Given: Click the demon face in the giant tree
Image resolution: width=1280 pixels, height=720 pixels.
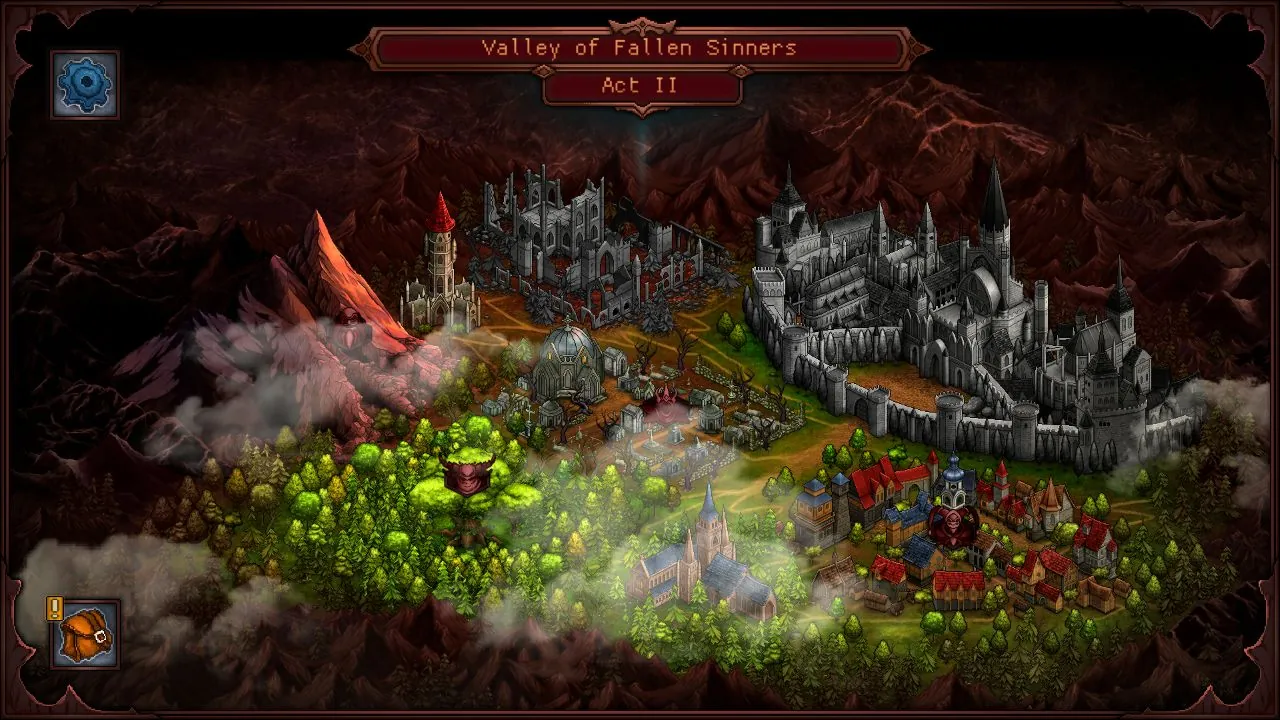Looking at the screenshot, I should (x=466, y=480).
